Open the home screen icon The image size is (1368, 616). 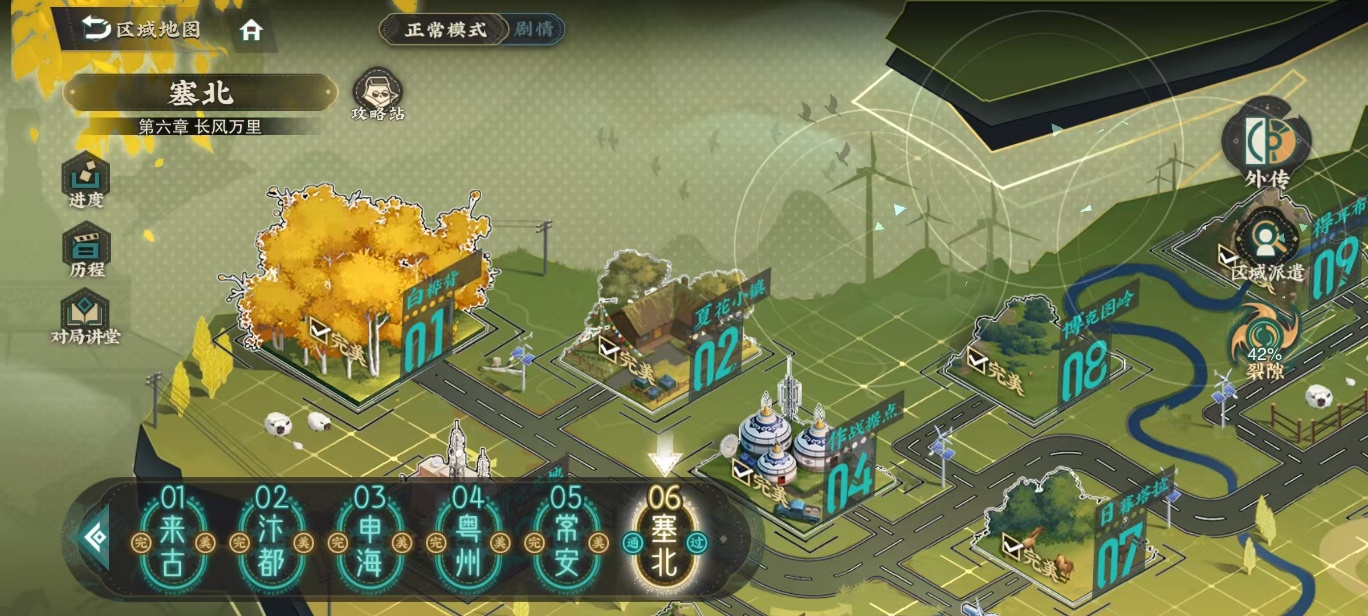[x=251, y=31]
